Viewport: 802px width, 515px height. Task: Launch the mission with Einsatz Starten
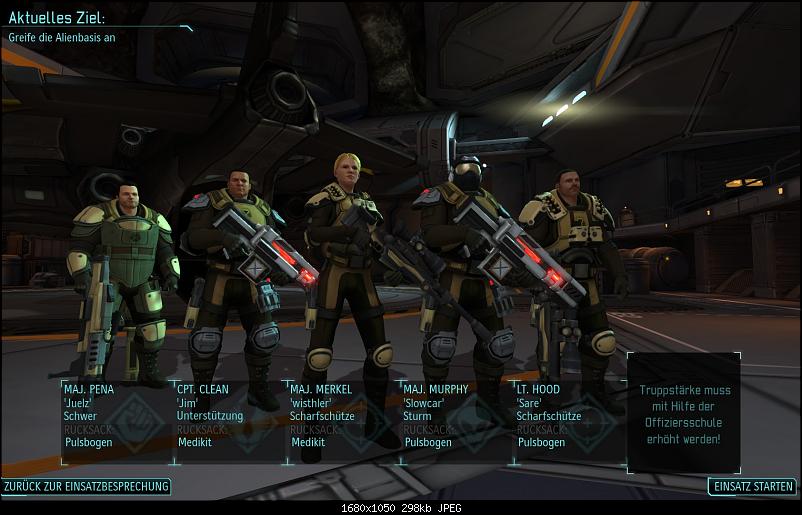(752, 487)
